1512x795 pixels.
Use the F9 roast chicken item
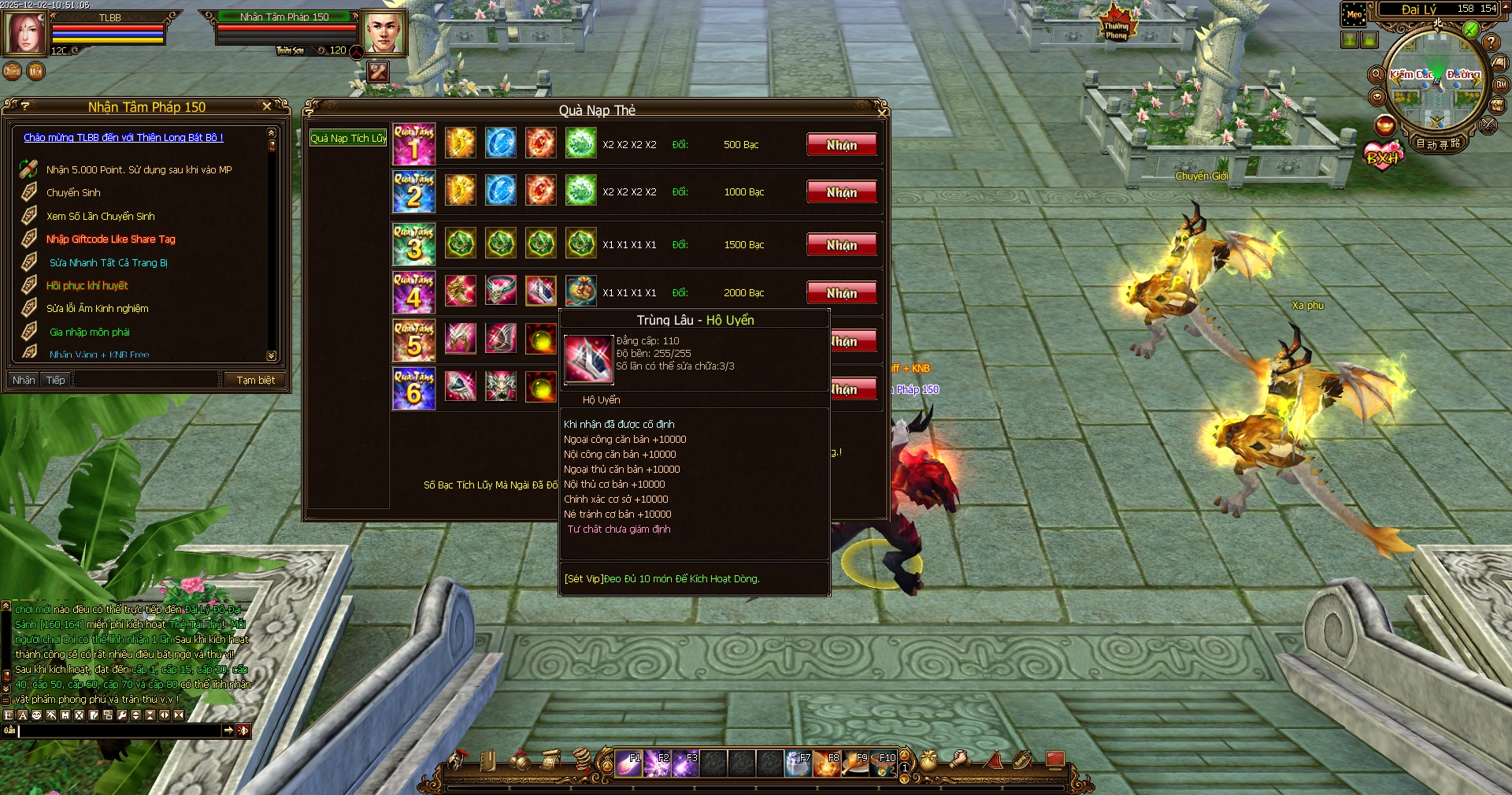855,763
